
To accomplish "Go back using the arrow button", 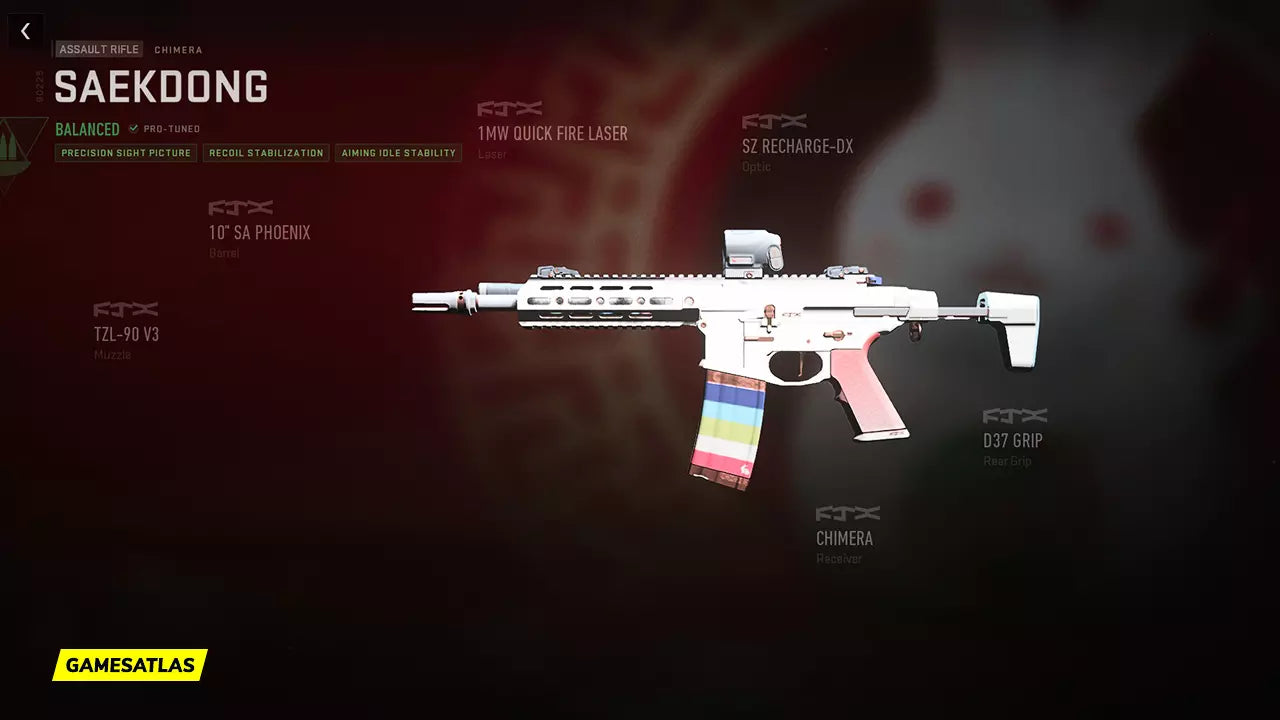I will [x=25, y=31].
